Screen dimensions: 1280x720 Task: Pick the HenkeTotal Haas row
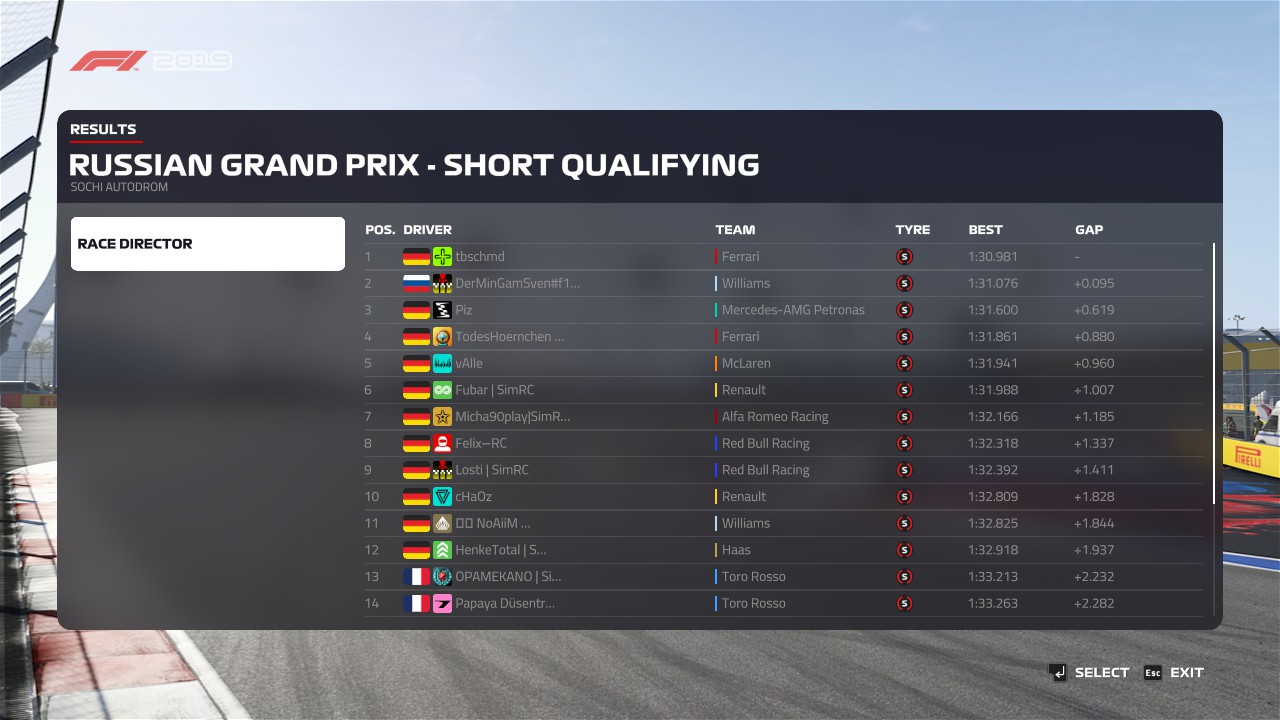click(782, 550)
